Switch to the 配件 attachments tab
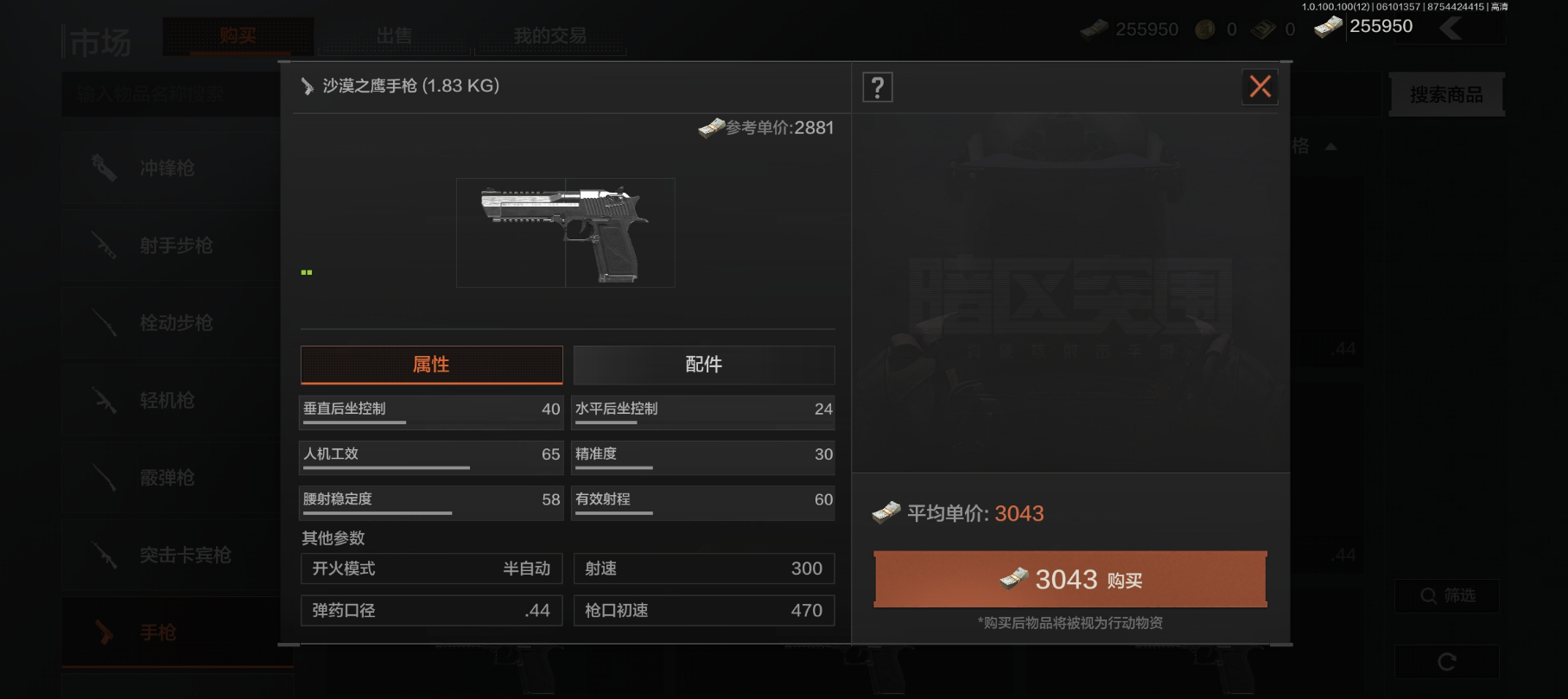This screenshot has height=699, width=1568. click(704, 365)
